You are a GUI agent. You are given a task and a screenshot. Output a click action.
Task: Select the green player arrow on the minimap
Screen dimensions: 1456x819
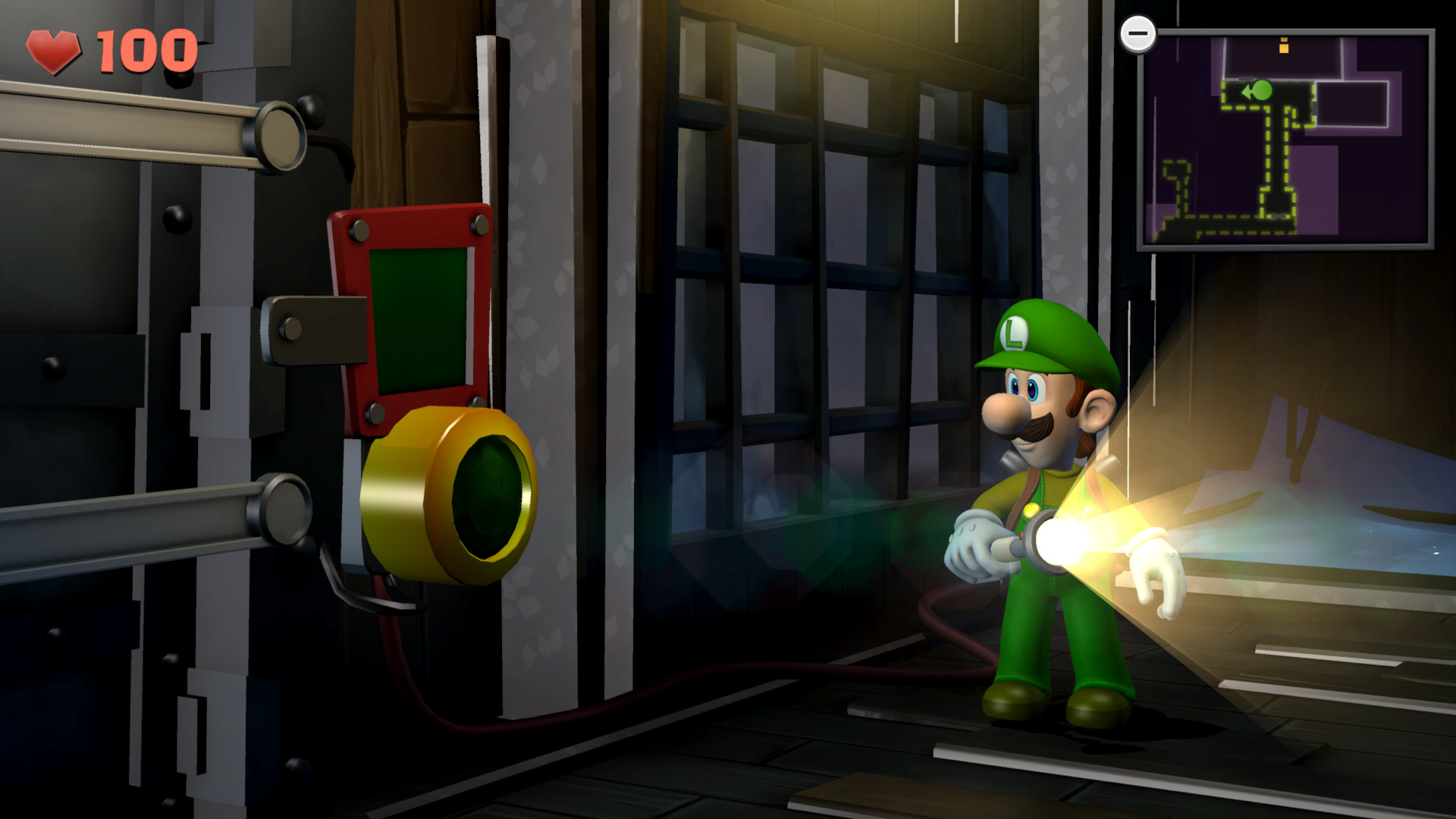(x=1259, y=93)
